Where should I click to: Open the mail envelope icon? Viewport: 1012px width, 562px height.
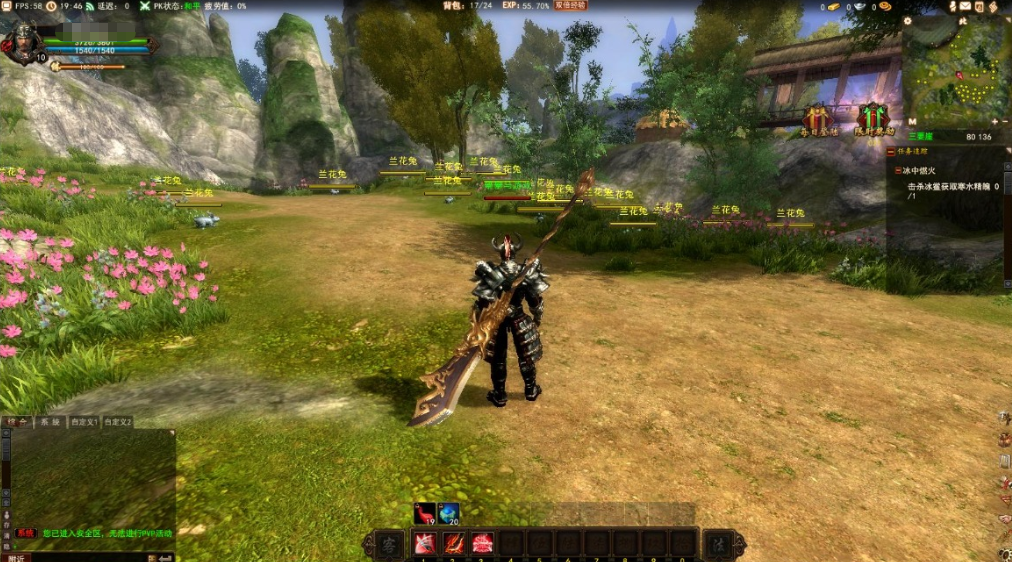pos(964,6)
